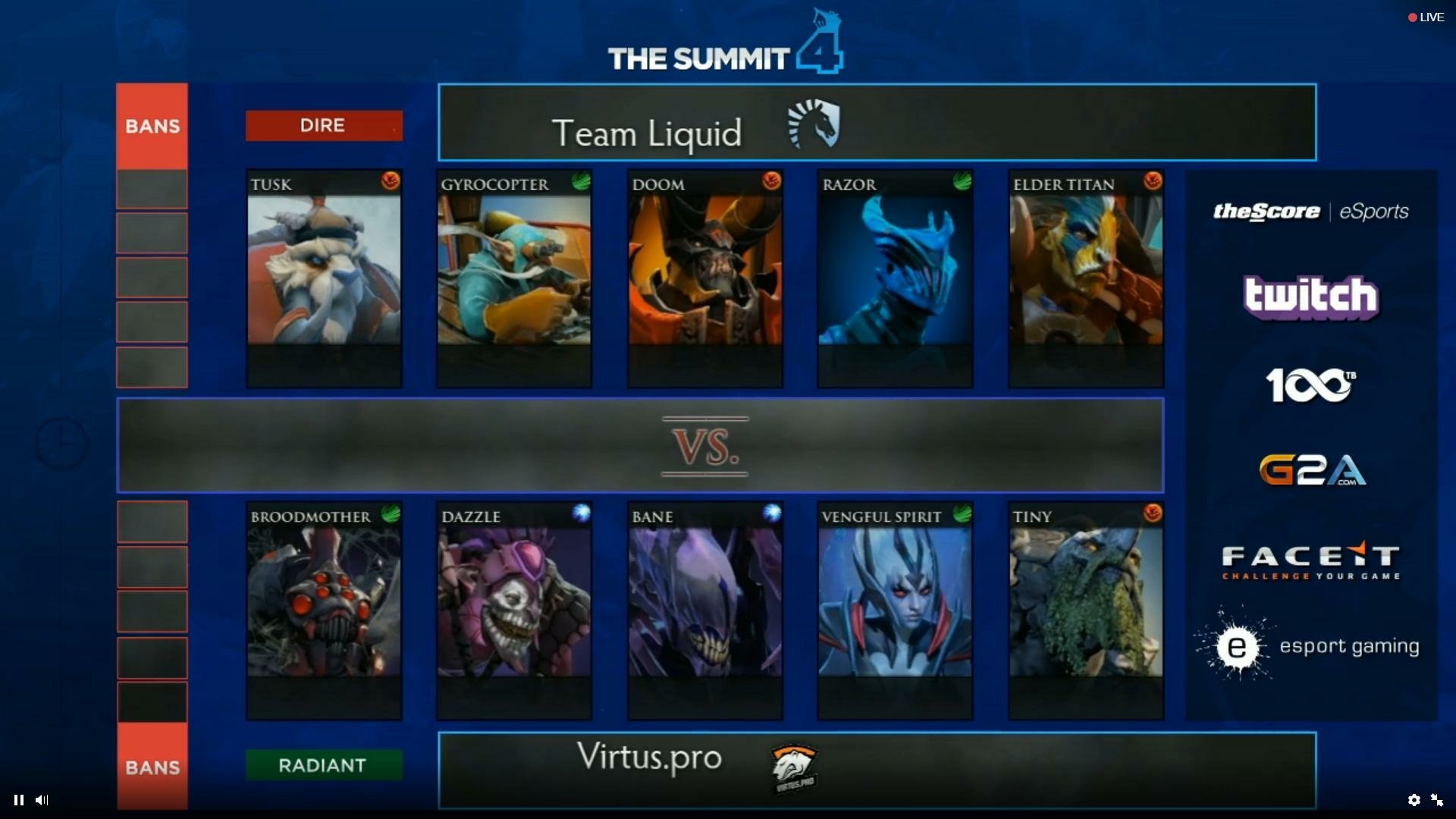Viewport: 1456px width, 819px height.
Task: Toggle fullscreen on the video player
Action: [x=1437, y=799]
